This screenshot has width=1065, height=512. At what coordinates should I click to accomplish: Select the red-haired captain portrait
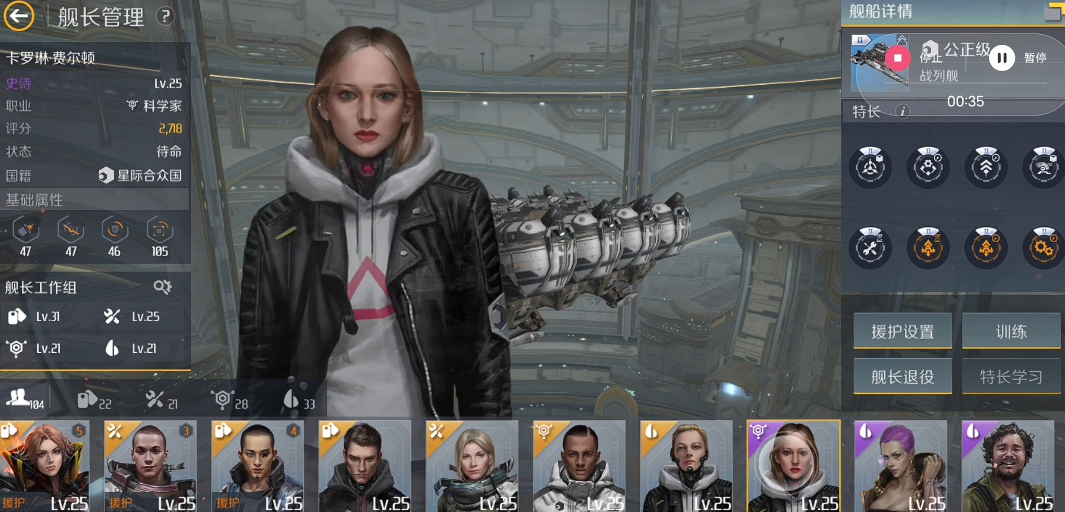[x=45, y=466]
